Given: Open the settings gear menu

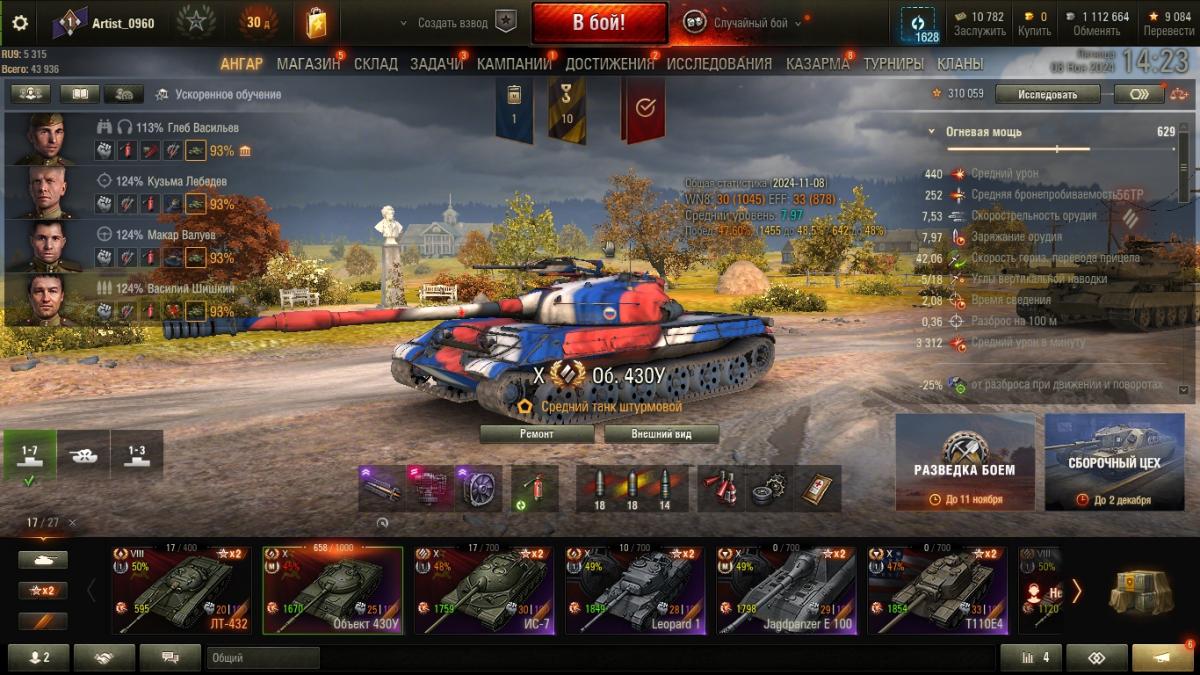Looking at the screenshot, I should point(20,23).
